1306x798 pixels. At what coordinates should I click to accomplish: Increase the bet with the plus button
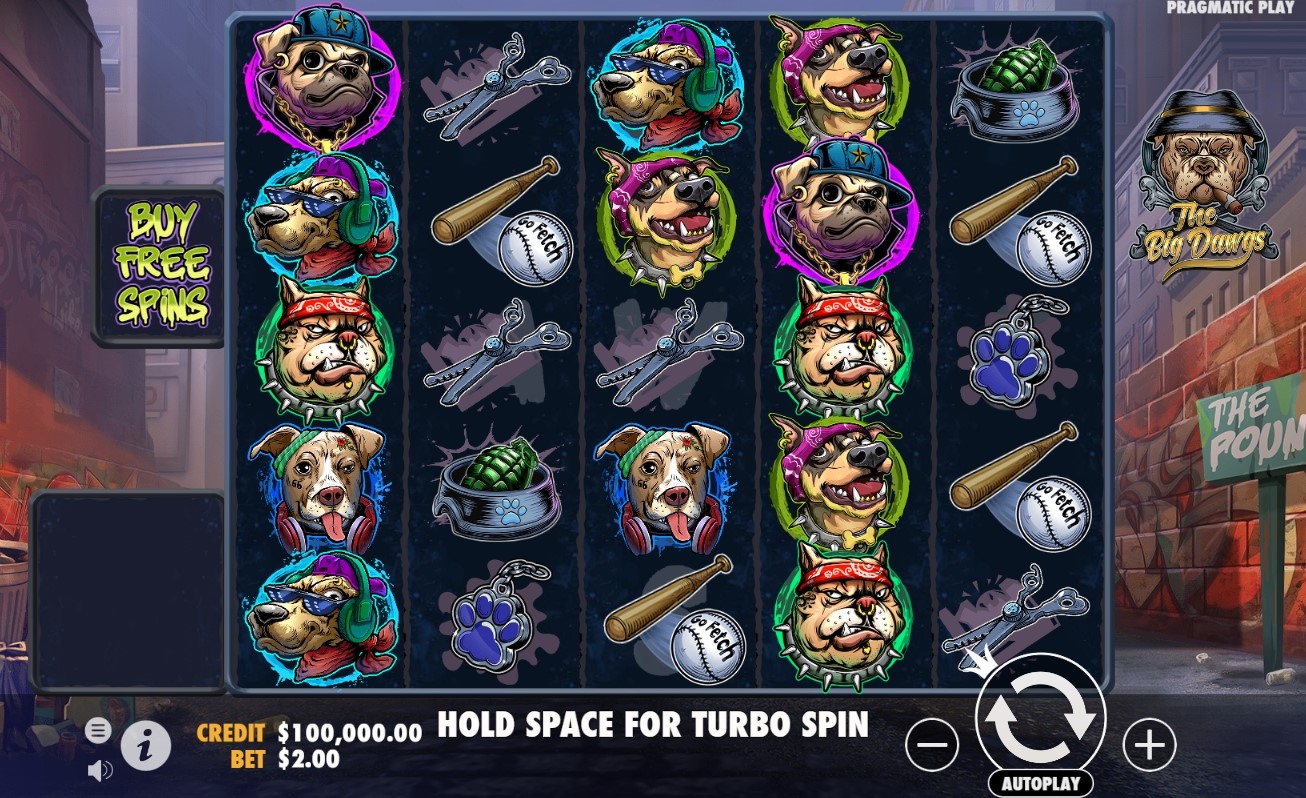coord(1149,745)
